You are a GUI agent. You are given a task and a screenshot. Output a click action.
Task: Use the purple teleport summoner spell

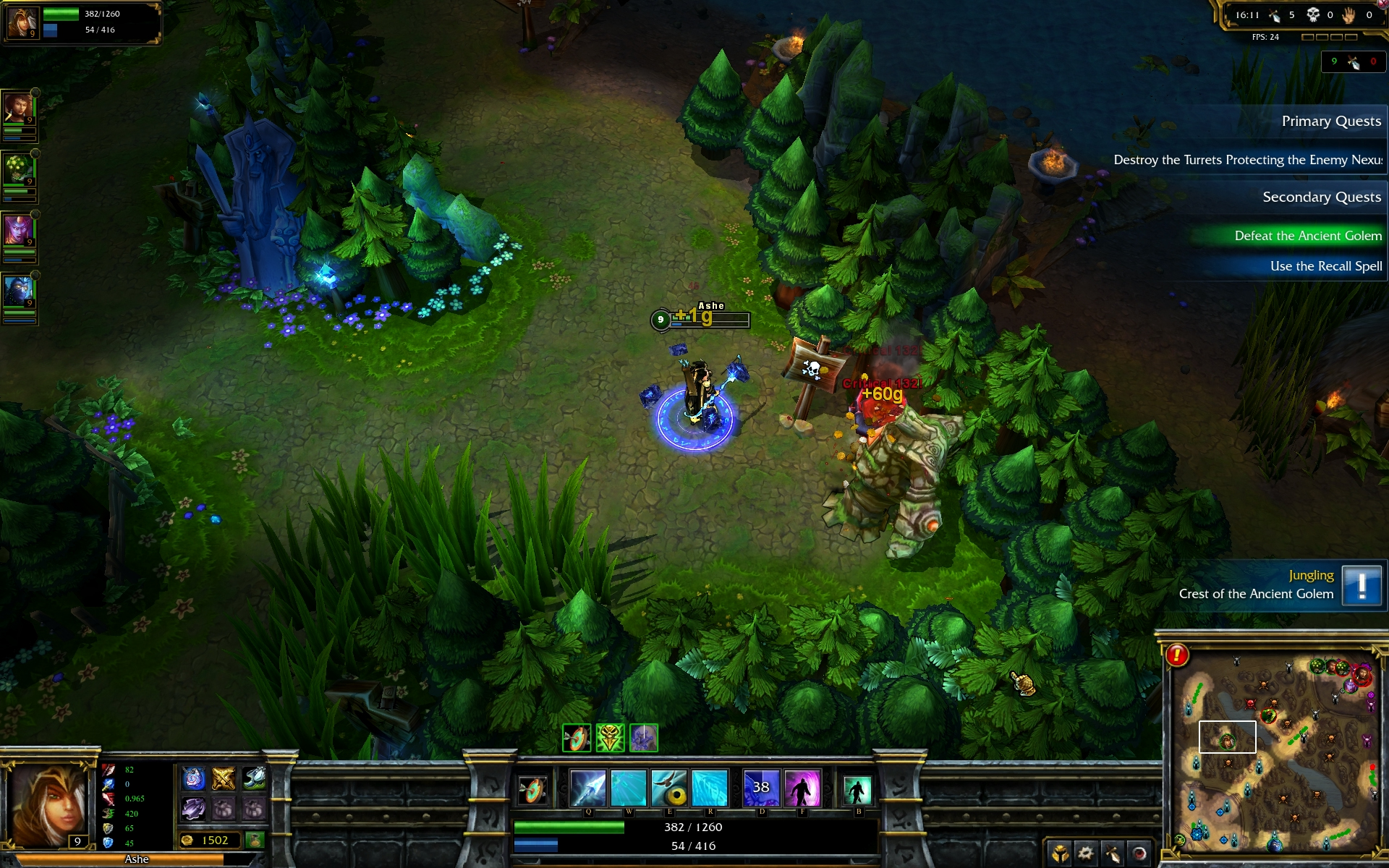(x=802, y=788)
